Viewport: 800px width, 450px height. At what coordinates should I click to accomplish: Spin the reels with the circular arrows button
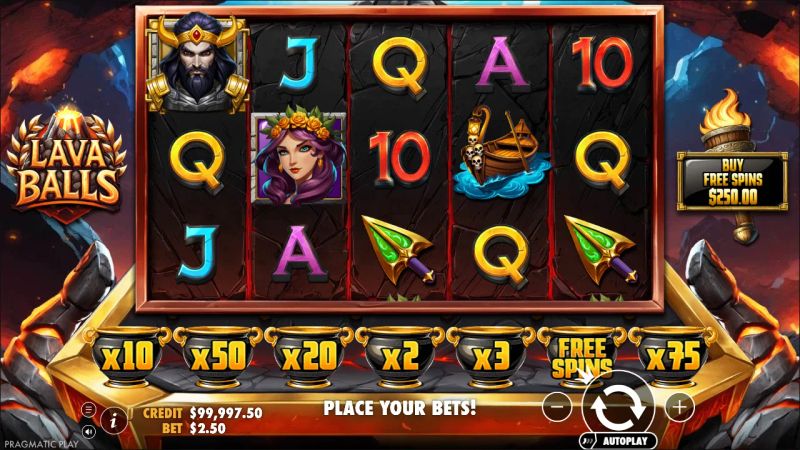(x=618, y=407)
